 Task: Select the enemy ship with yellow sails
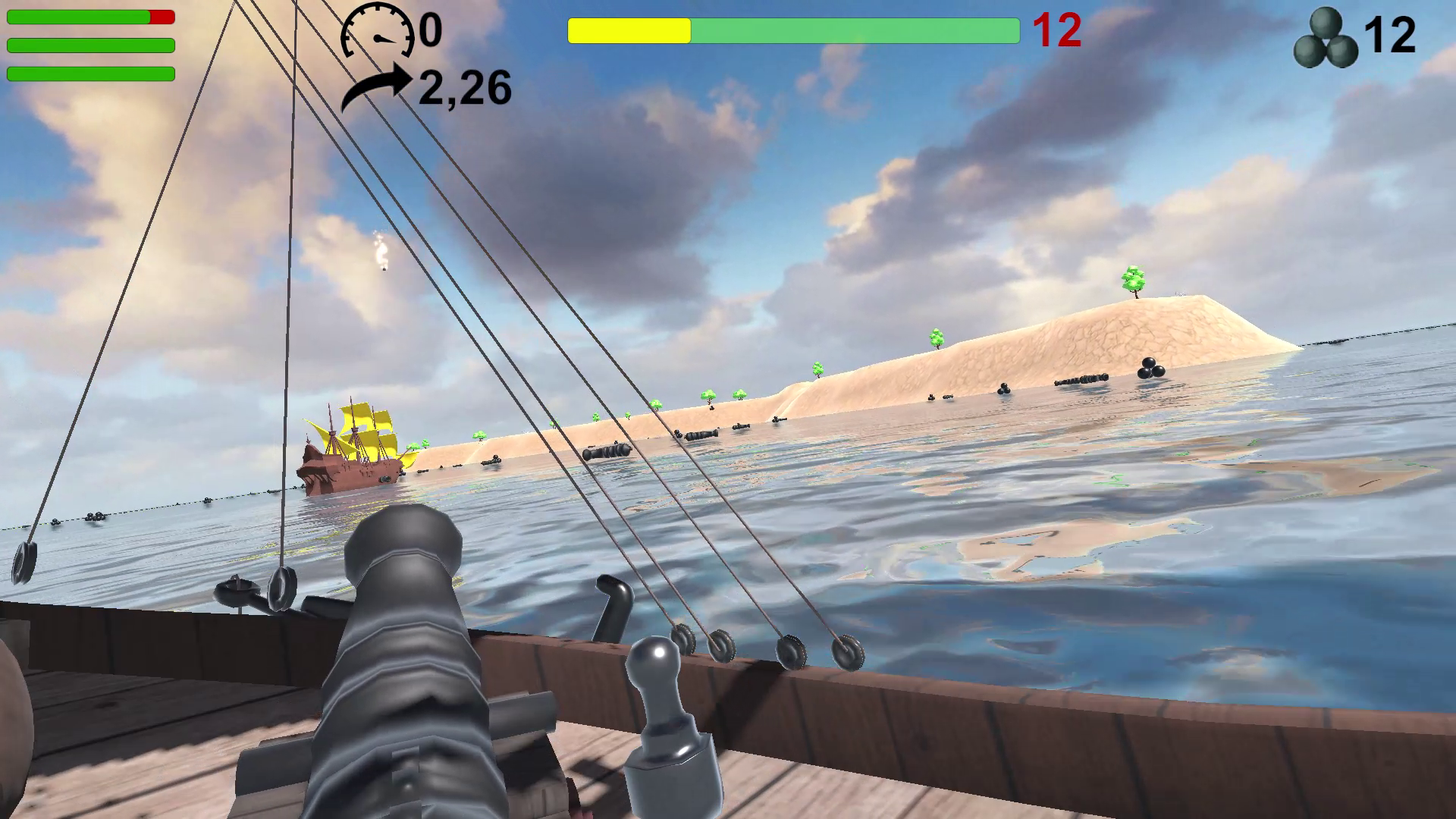(353, 447)
